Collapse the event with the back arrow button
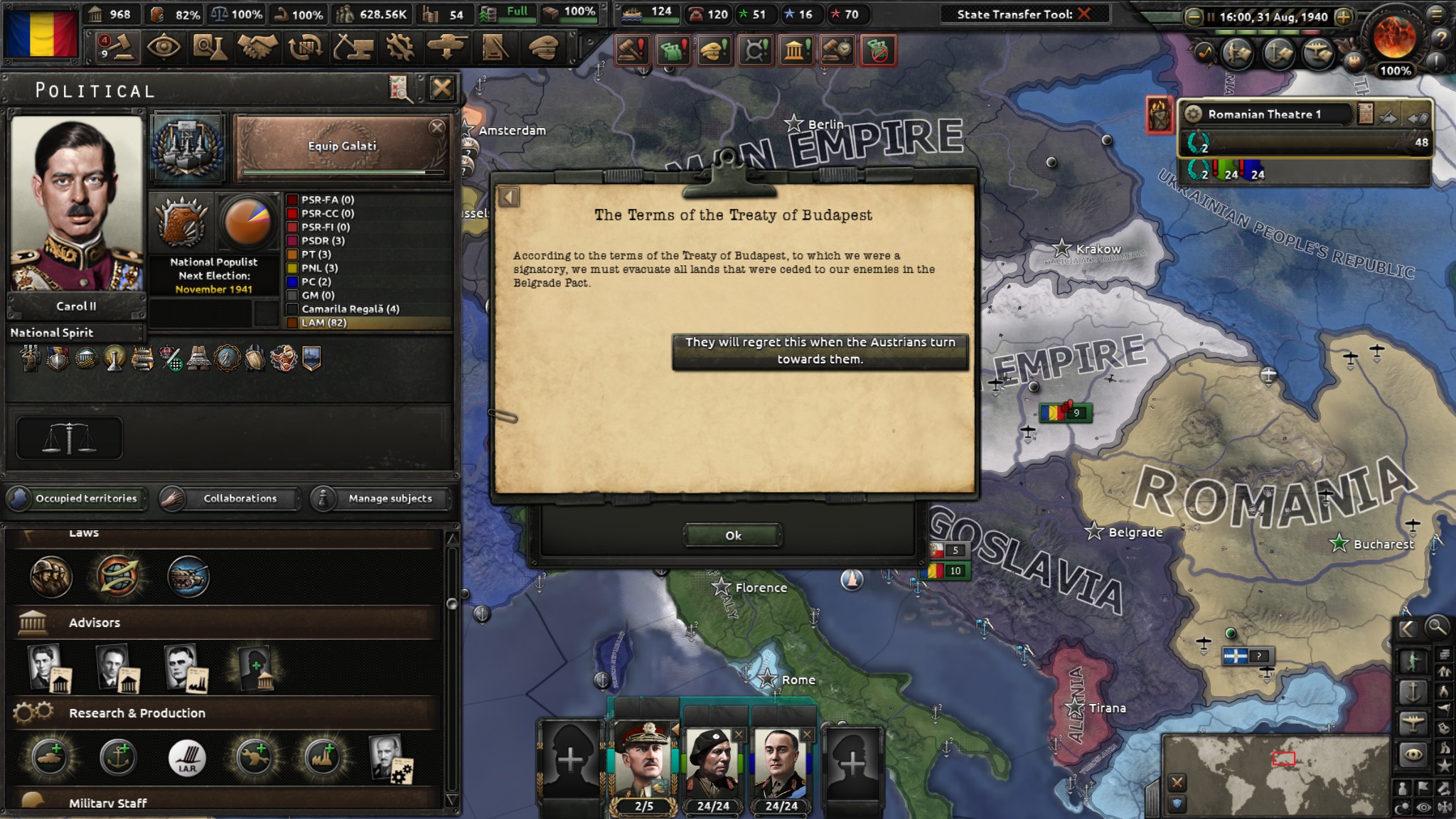 pyautogui.click(x=509, y=197)
